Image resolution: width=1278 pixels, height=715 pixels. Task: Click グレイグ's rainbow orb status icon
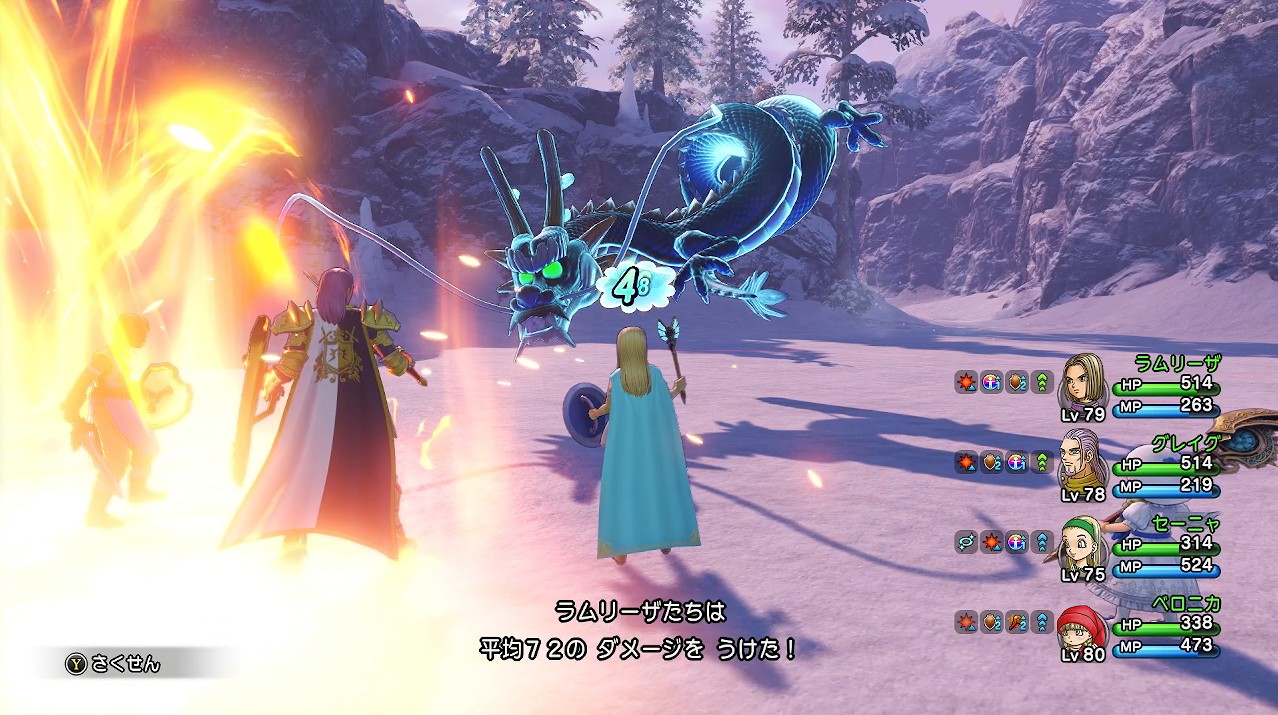pos(1017,461)
